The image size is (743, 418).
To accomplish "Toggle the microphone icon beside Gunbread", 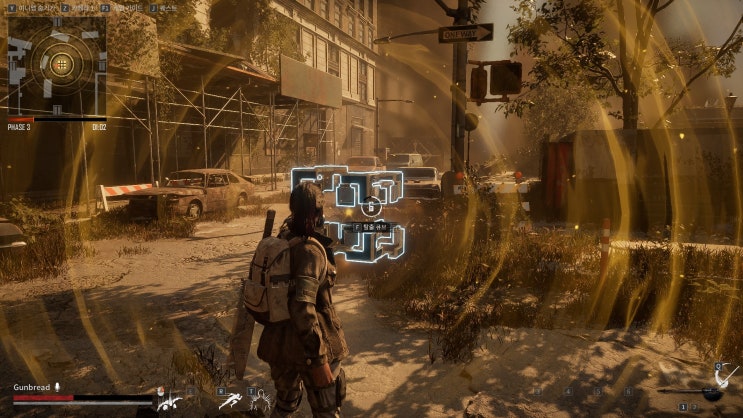I will pyautogui.click(x=58, y=386).
